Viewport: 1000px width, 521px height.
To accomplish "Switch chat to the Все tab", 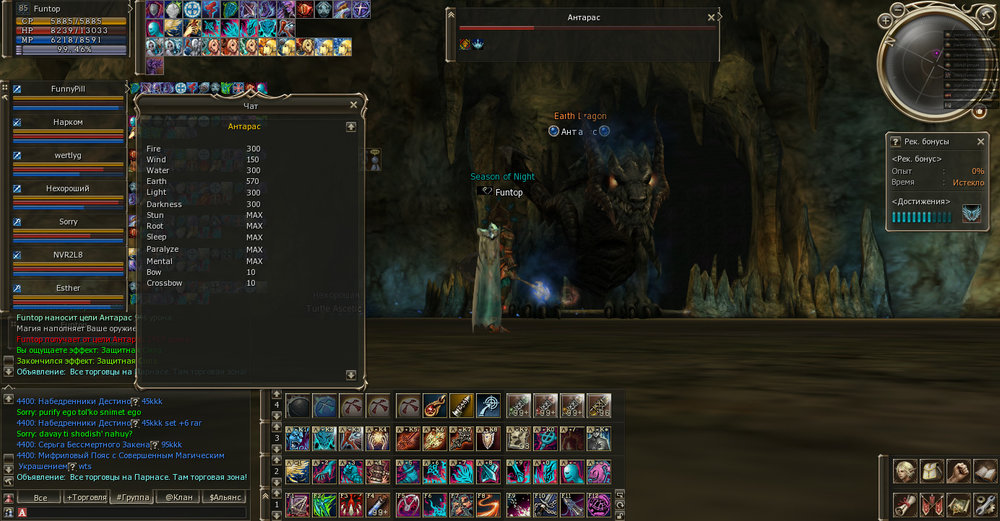I will [x=40, y=497].
